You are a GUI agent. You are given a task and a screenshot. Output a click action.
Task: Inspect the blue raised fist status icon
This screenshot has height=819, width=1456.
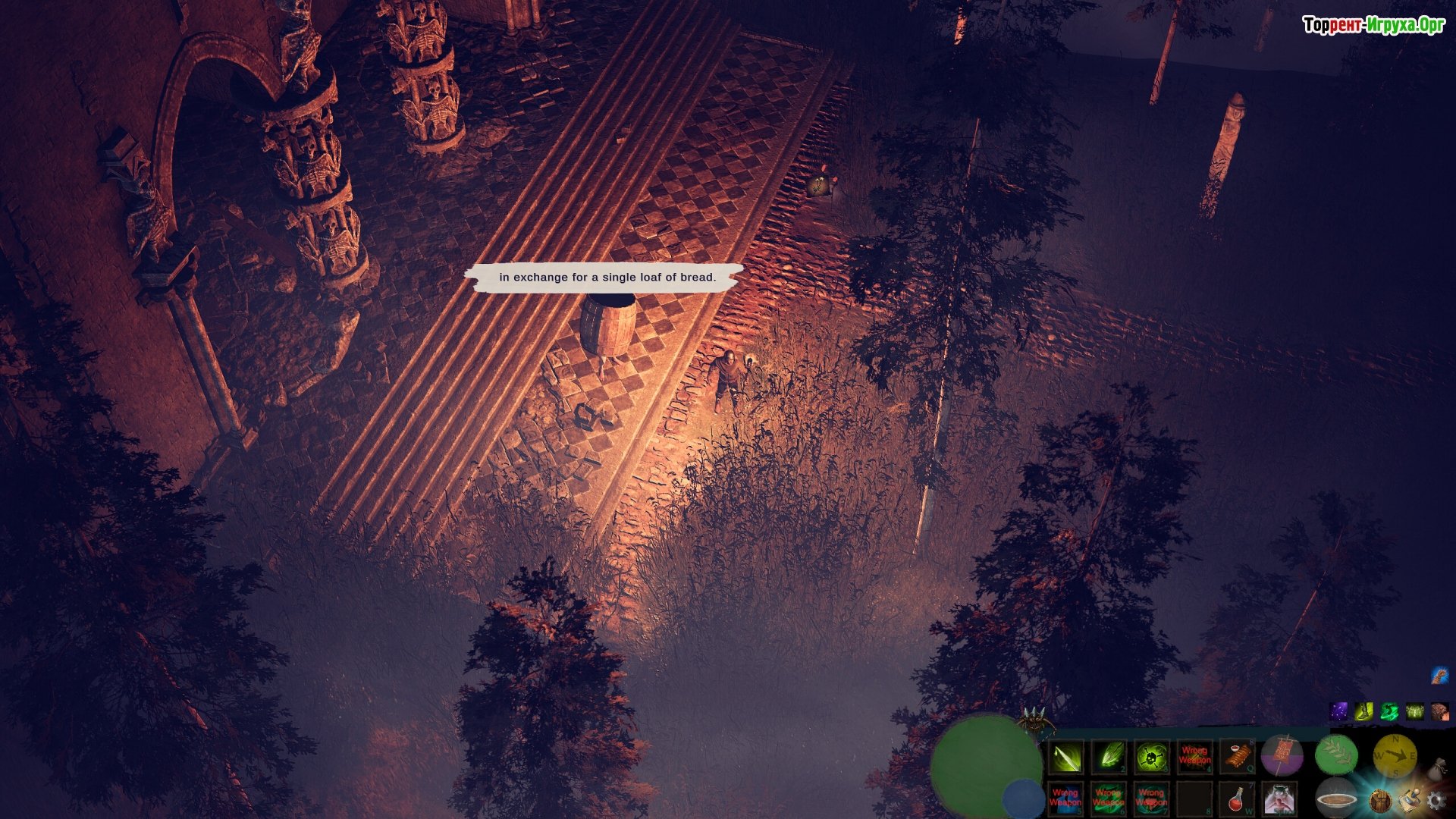tap(1439, 675)
